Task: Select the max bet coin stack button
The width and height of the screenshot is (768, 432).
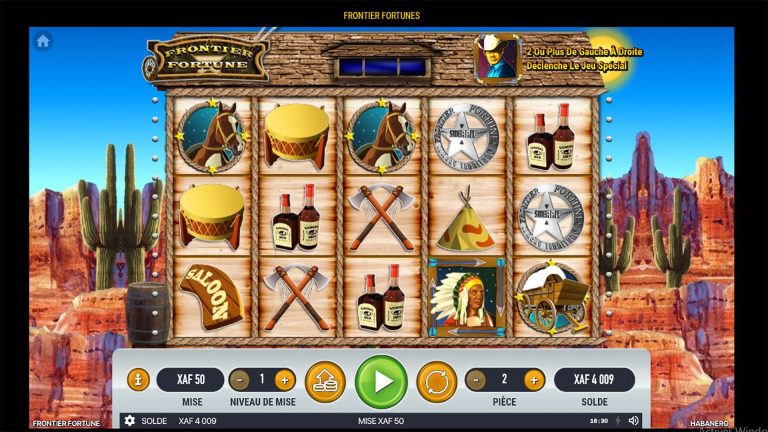Action: click(x=325, y=381)
